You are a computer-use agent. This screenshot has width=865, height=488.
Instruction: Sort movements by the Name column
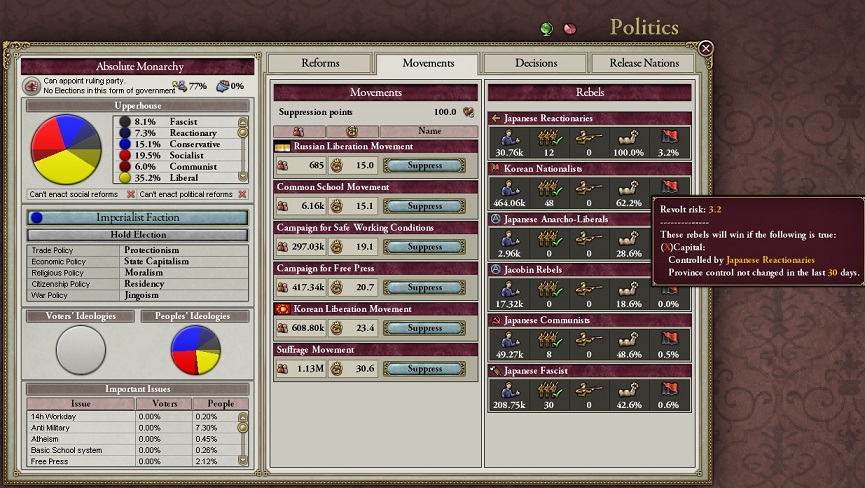click(427, 131)
